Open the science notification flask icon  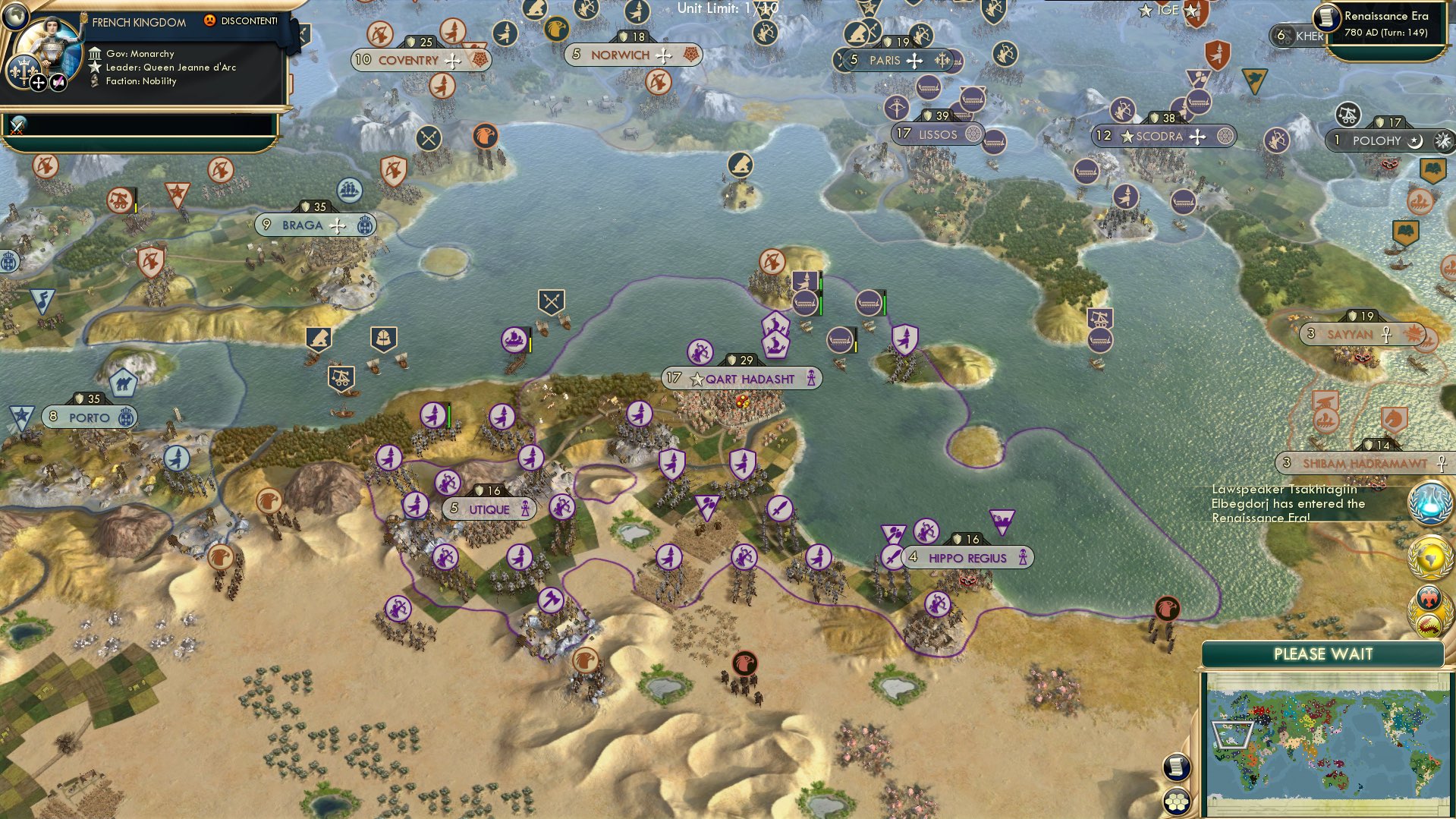coord(1429,502)
